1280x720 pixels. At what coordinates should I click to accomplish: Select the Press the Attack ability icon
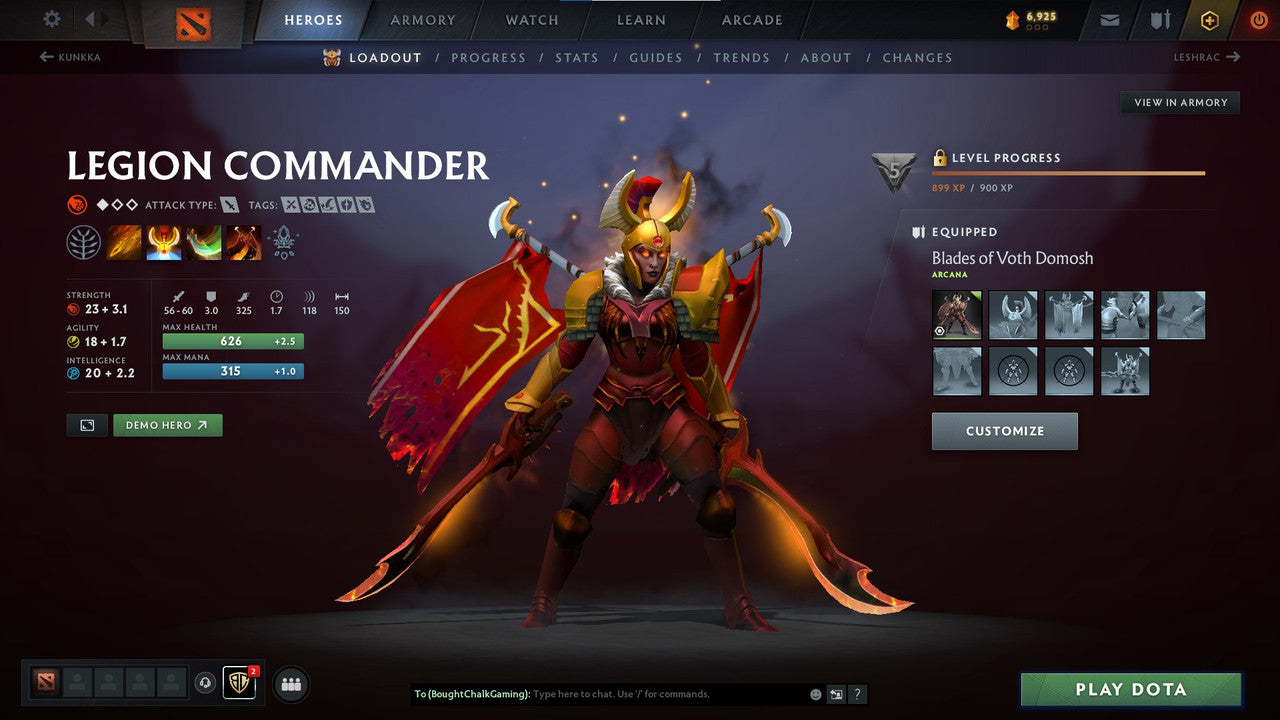coord(164,241)
